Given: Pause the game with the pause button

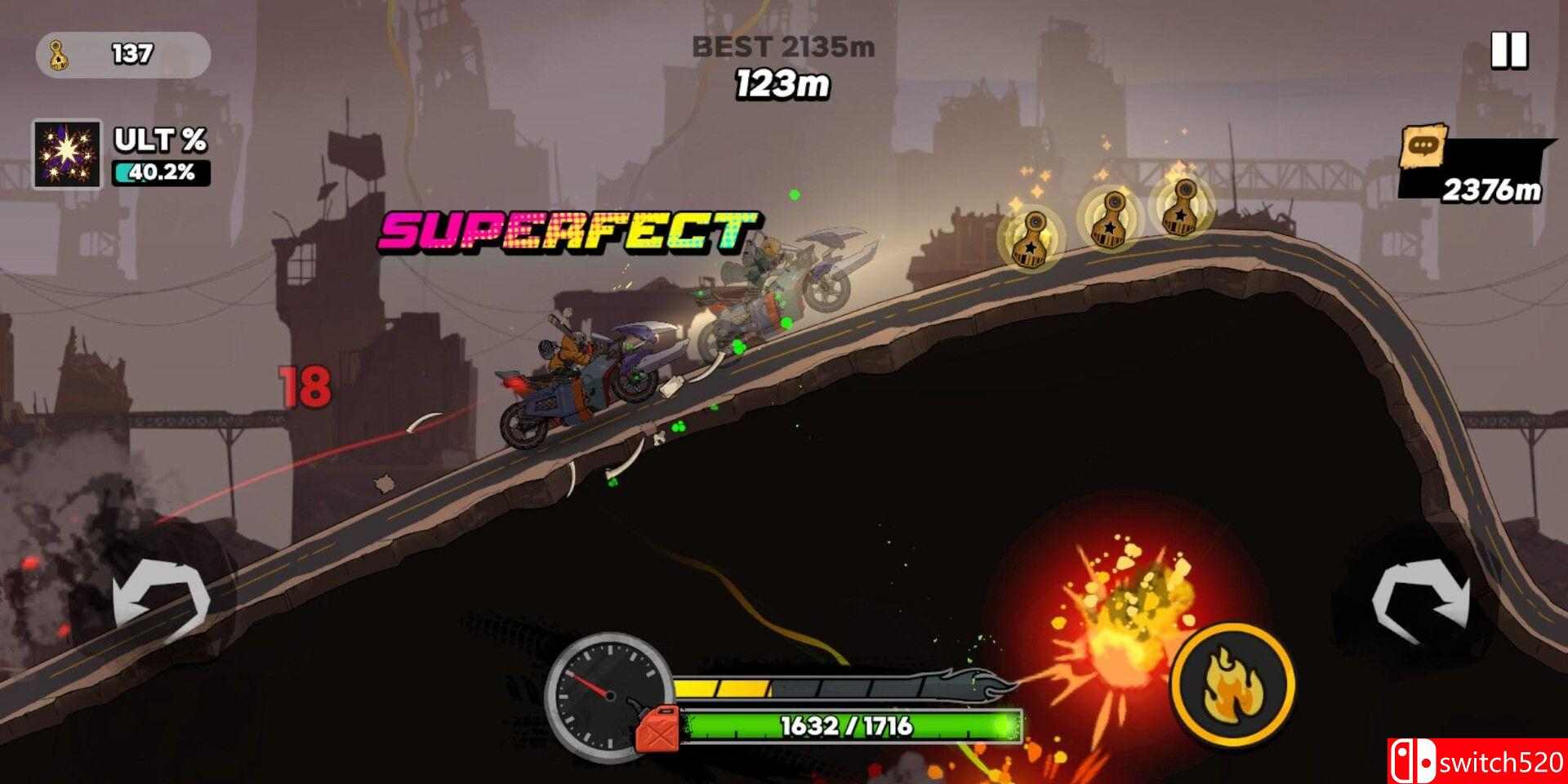Looking at the screenshot, I should click(x=1508, y=51).
